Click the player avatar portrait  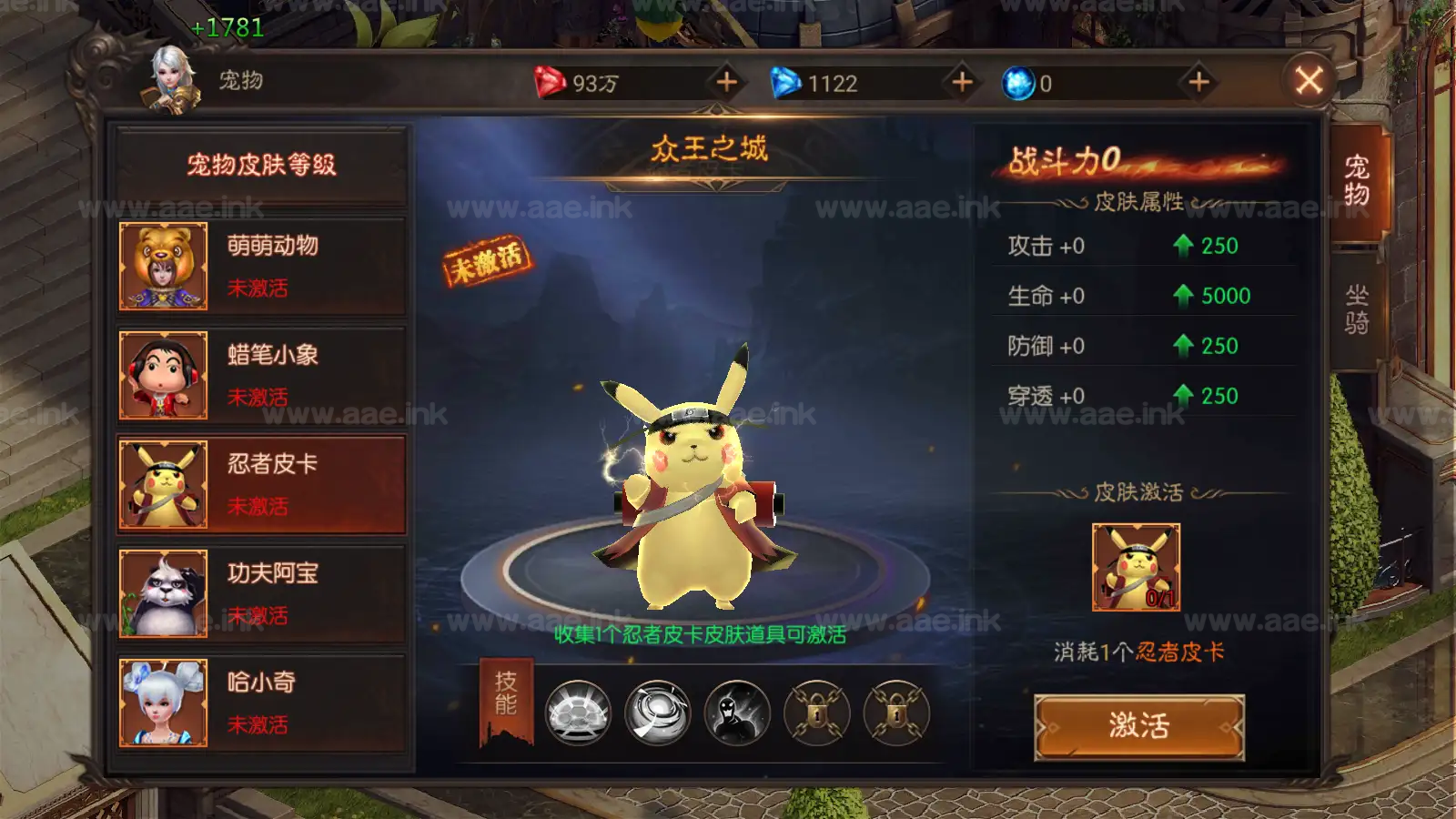(172, 81)
